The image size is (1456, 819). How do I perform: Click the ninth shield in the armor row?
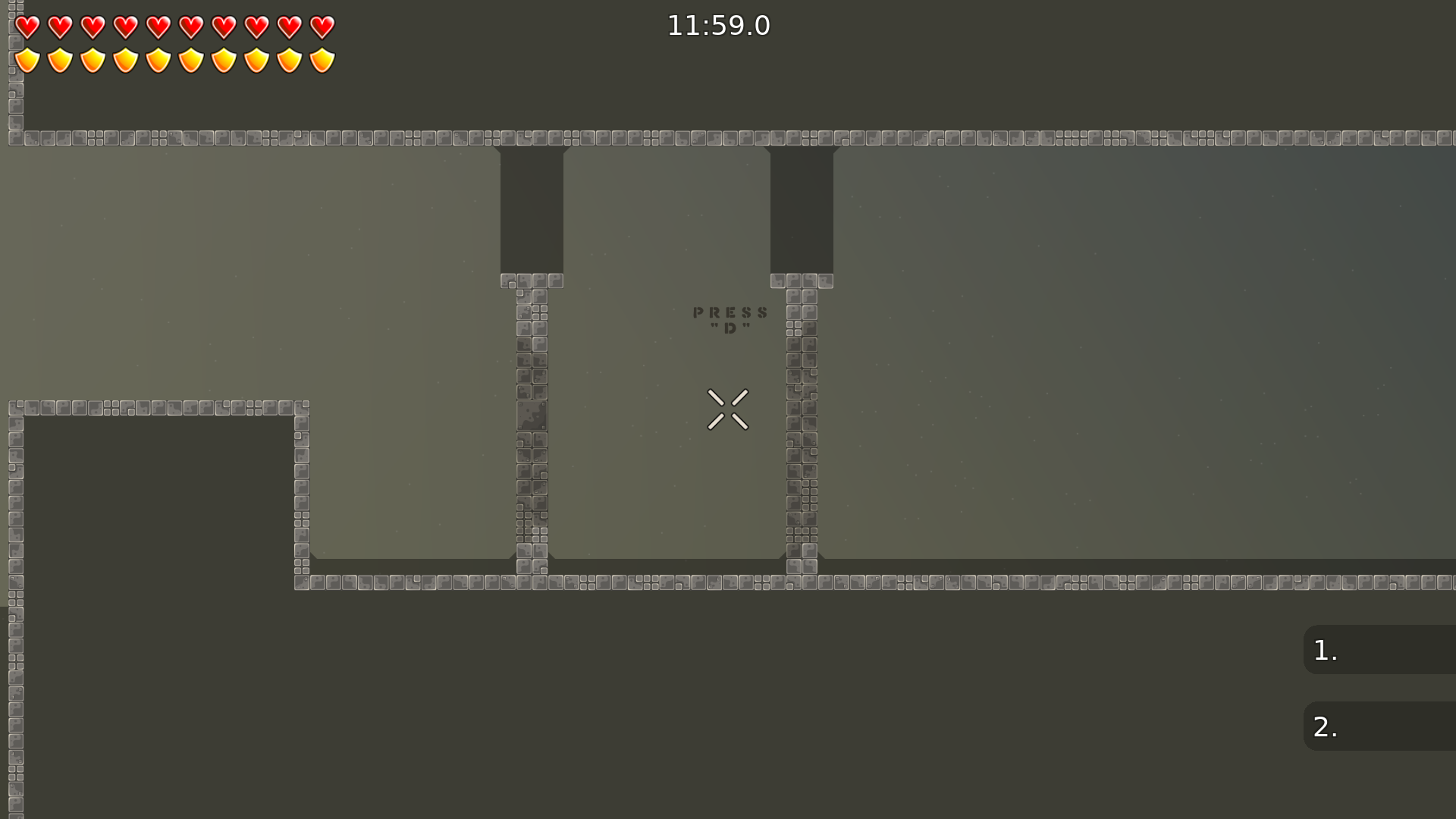tap(290, 59)
